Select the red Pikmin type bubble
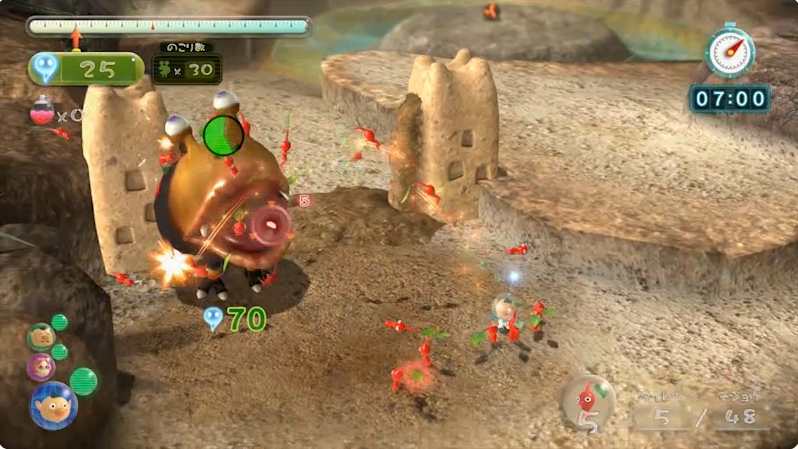The image size is (798, 449). pos(588,399)
